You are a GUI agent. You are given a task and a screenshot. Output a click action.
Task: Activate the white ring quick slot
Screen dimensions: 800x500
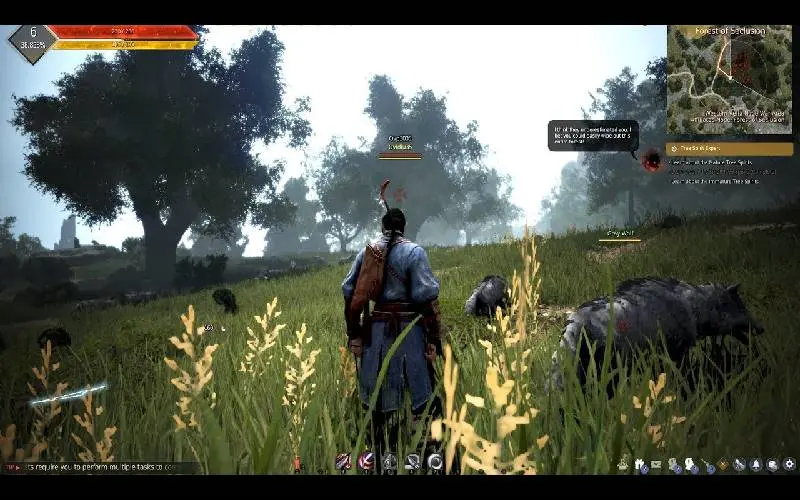pyautogui.click(x=435, y=462)
